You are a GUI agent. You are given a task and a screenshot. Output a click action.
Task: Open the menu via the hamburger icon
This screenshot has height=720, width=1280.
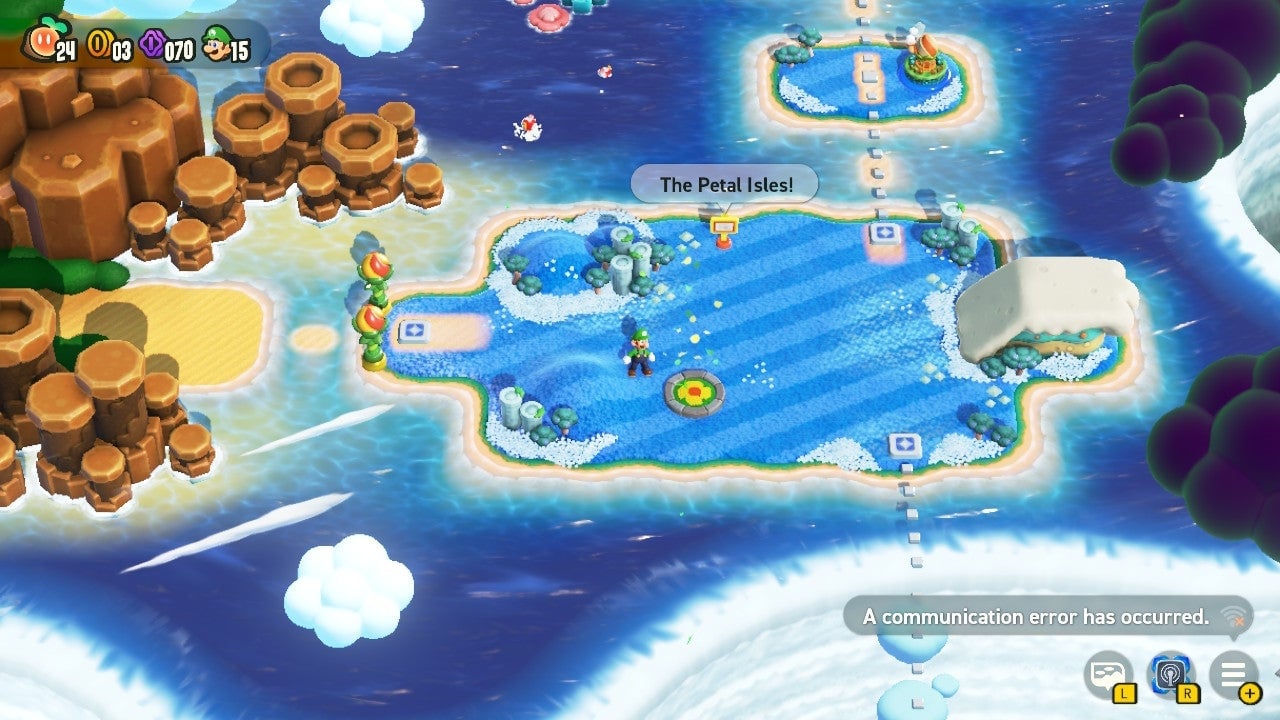[x=1235, y=672]
